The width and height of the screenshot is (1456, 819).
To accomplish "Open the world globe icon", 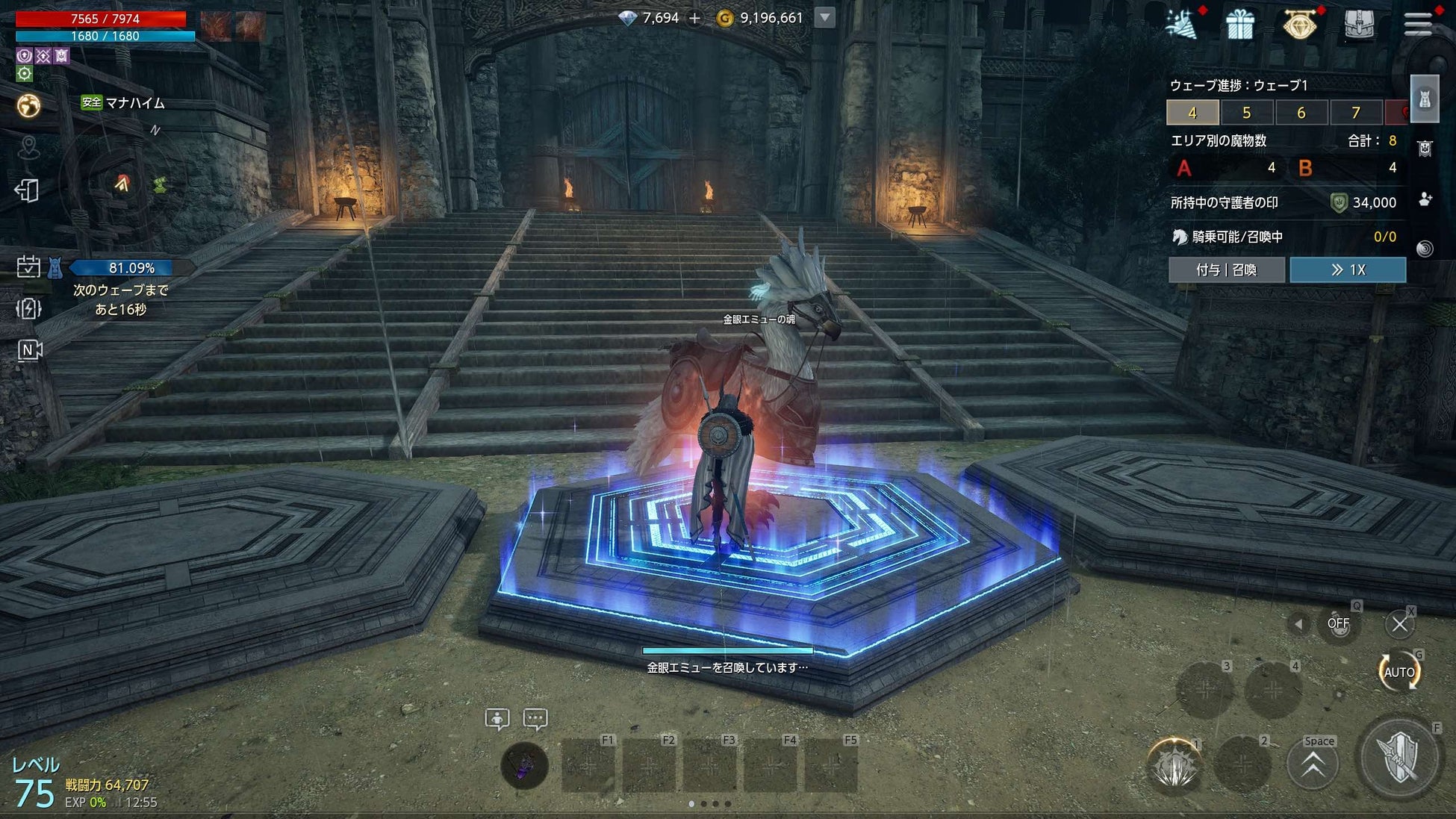I will pos(28,106).
